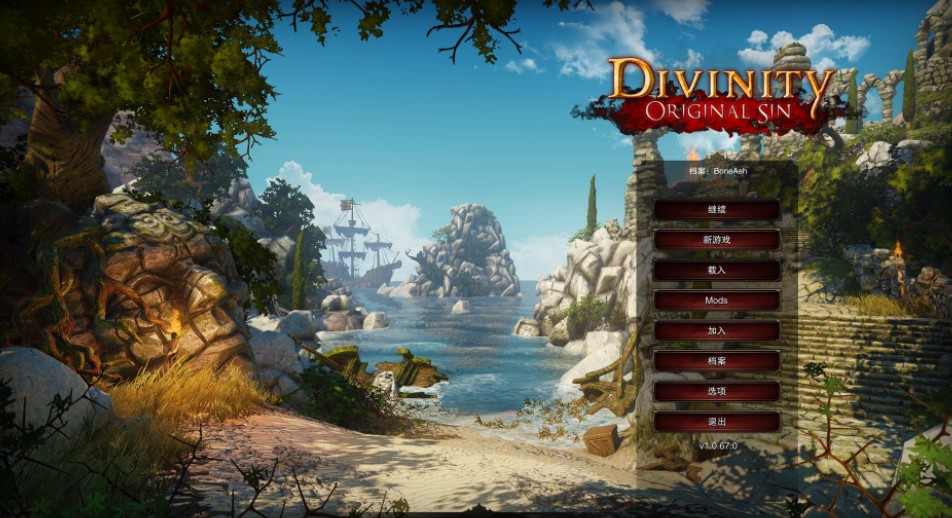Quit the game with 退出
952x518 pixels.
[x=716, y=421]
